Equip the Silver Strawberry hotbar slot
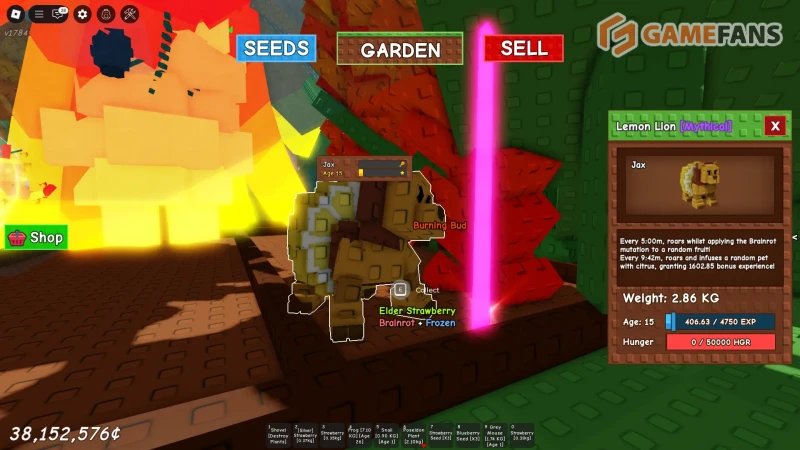The height and width of the screenshot is (450, 800). (x=304, y=434)
